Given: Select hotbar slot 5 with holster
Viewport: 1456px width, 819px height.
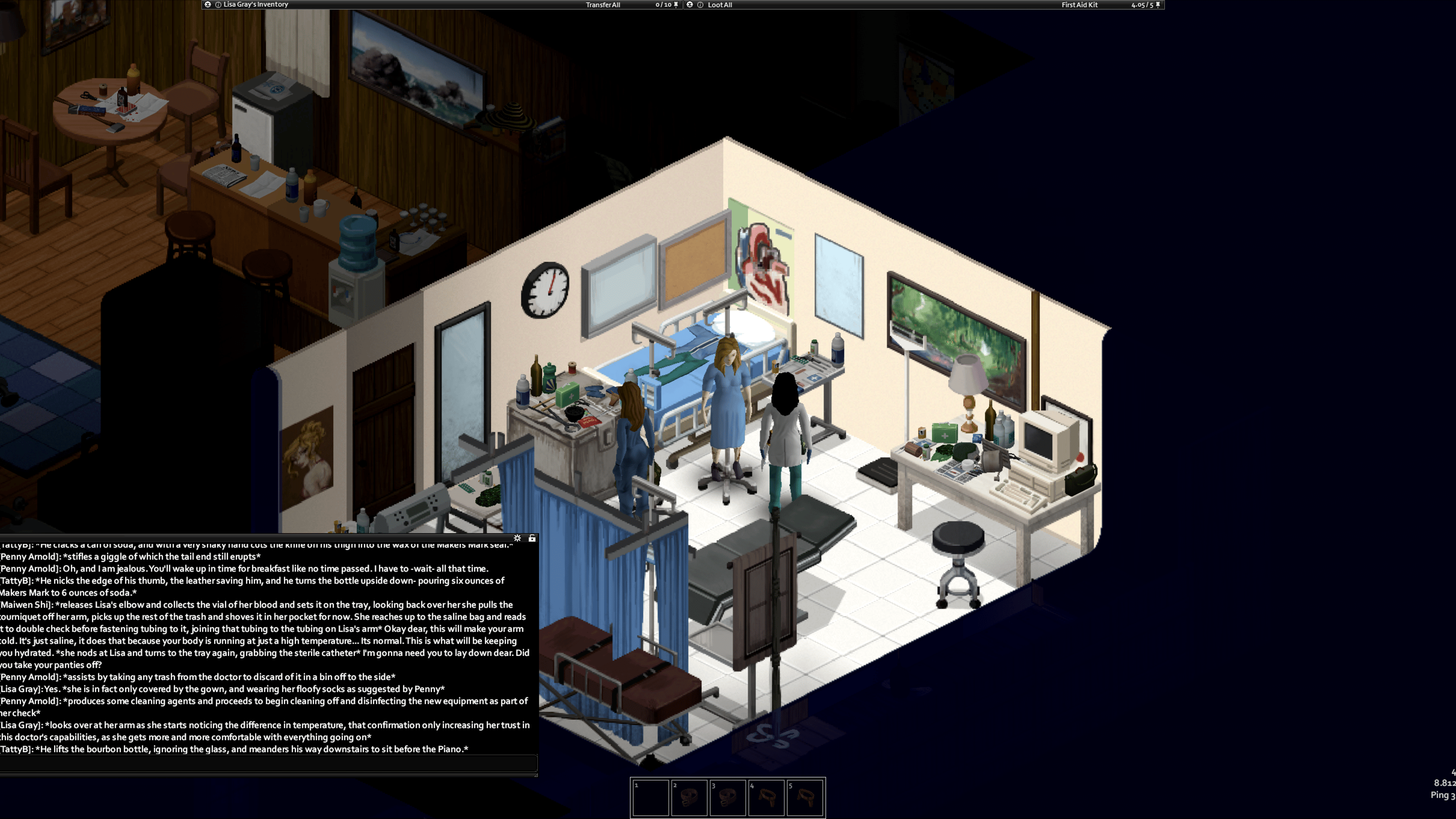Looking at the screenshot, I should (x=805, y=798).
